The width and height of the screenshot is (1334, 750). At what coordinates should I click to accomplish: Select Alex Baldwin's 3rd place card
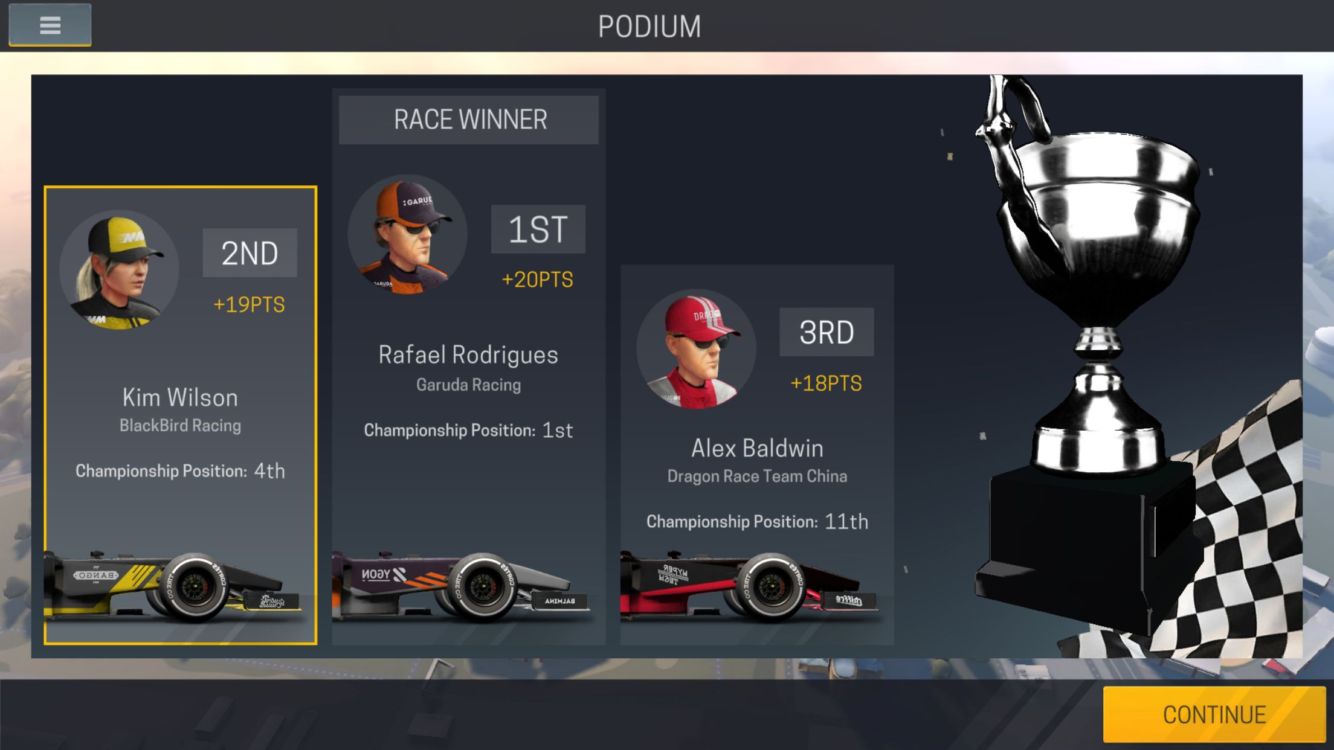tap(756, 455)
